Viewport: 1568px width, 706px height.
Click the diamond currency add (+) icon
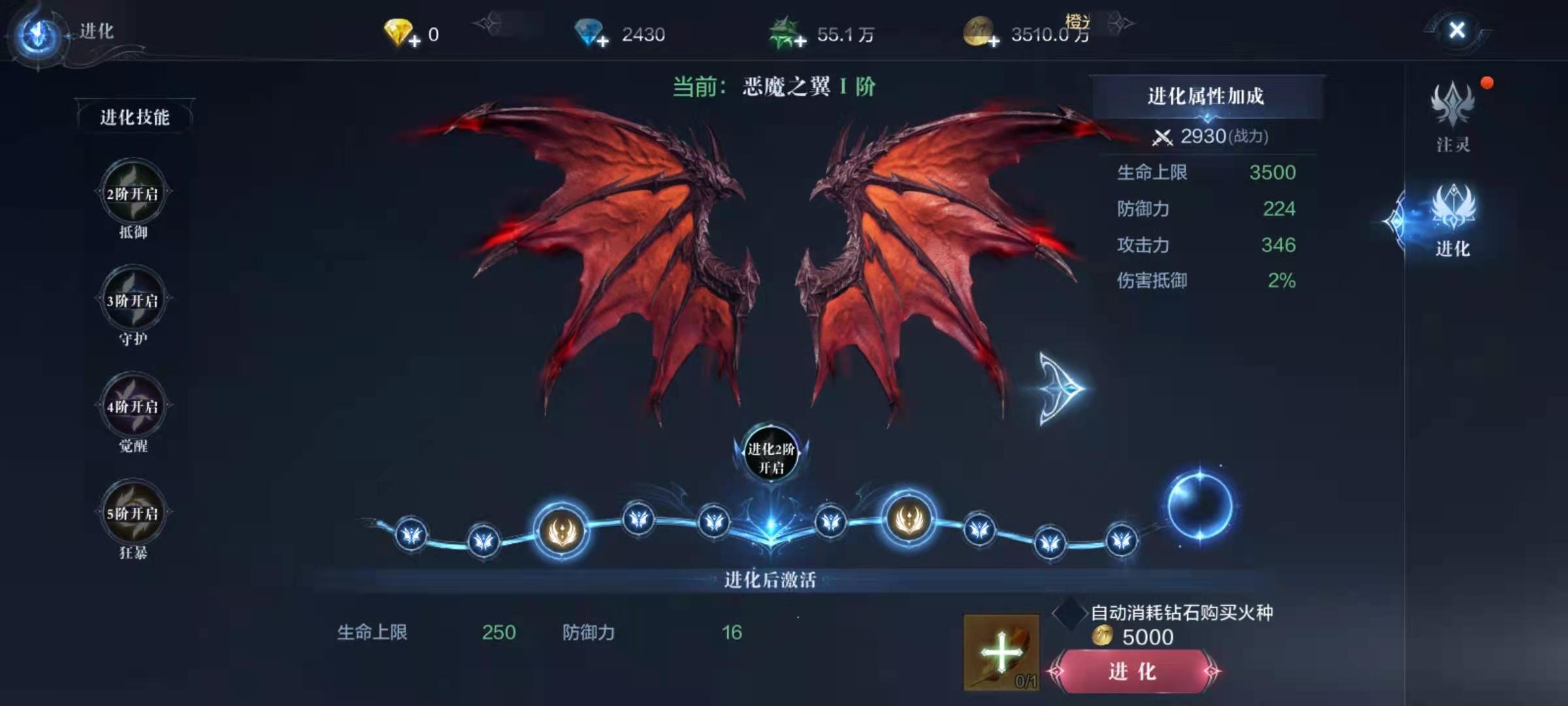point(604,42)
